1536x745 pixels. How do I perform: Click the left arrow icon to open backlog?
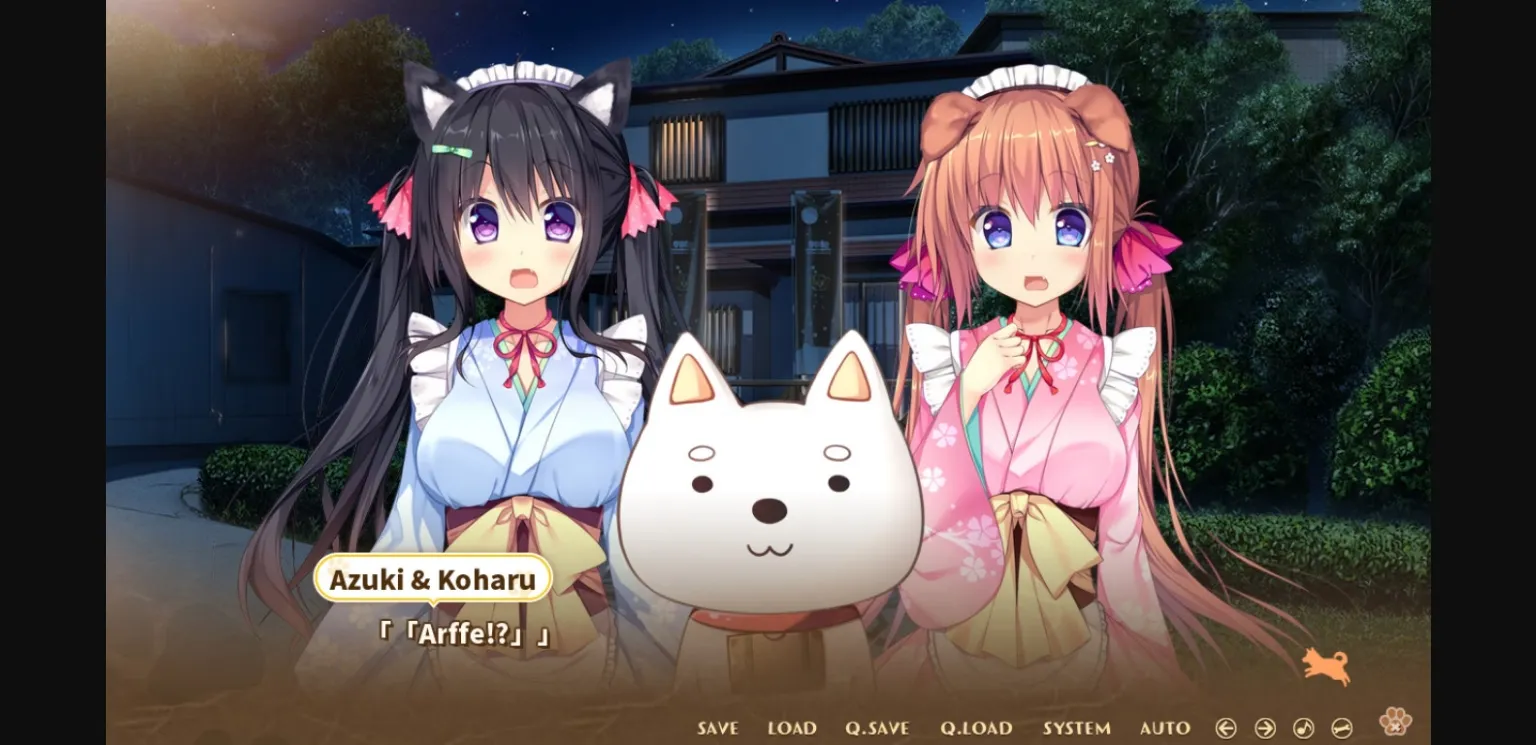point(1226,727)
